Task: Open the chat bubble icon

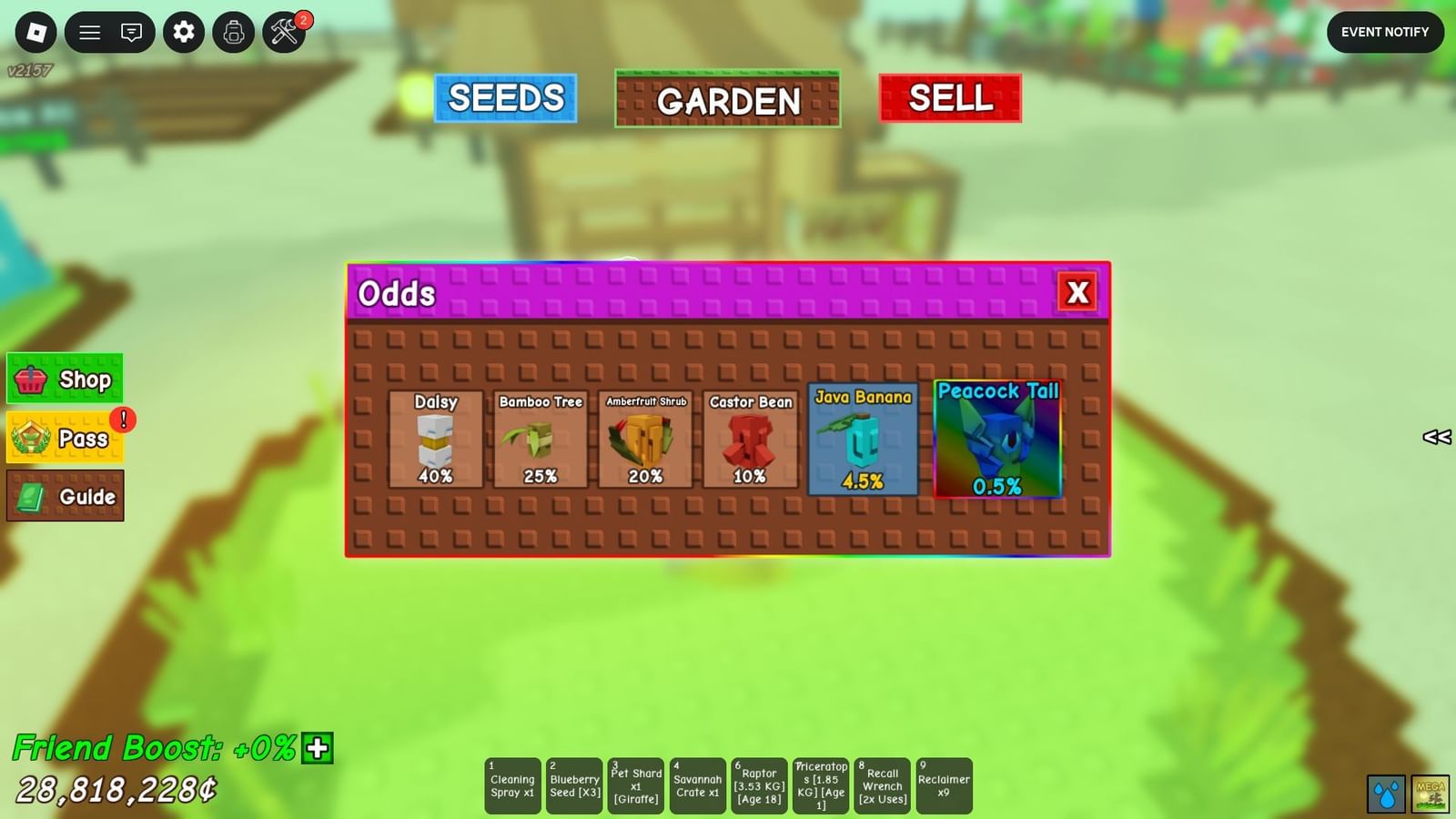Action: 132,32
